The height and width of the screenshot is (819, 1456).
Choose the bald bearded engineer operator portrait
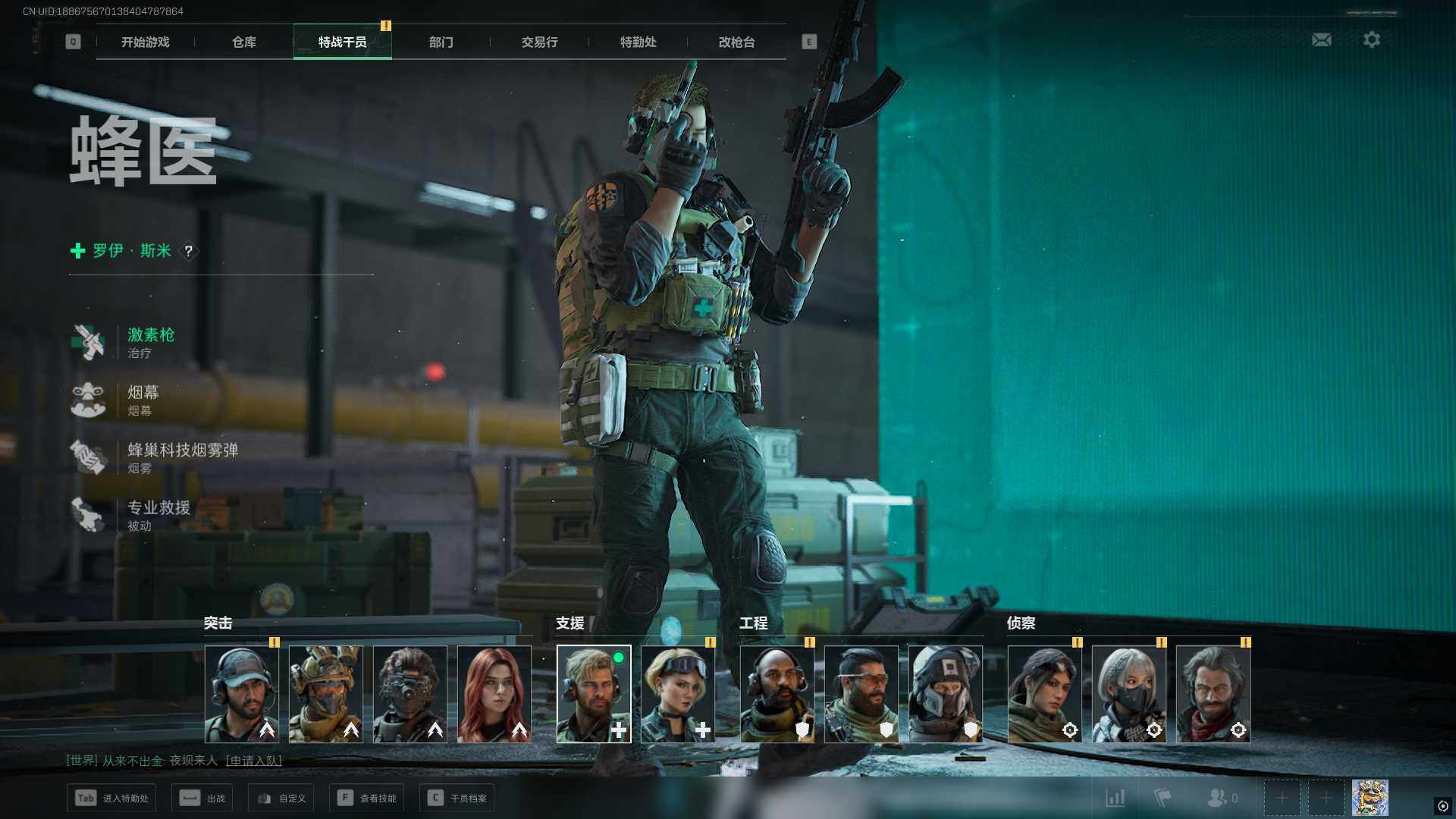click(x=777, y=693)
